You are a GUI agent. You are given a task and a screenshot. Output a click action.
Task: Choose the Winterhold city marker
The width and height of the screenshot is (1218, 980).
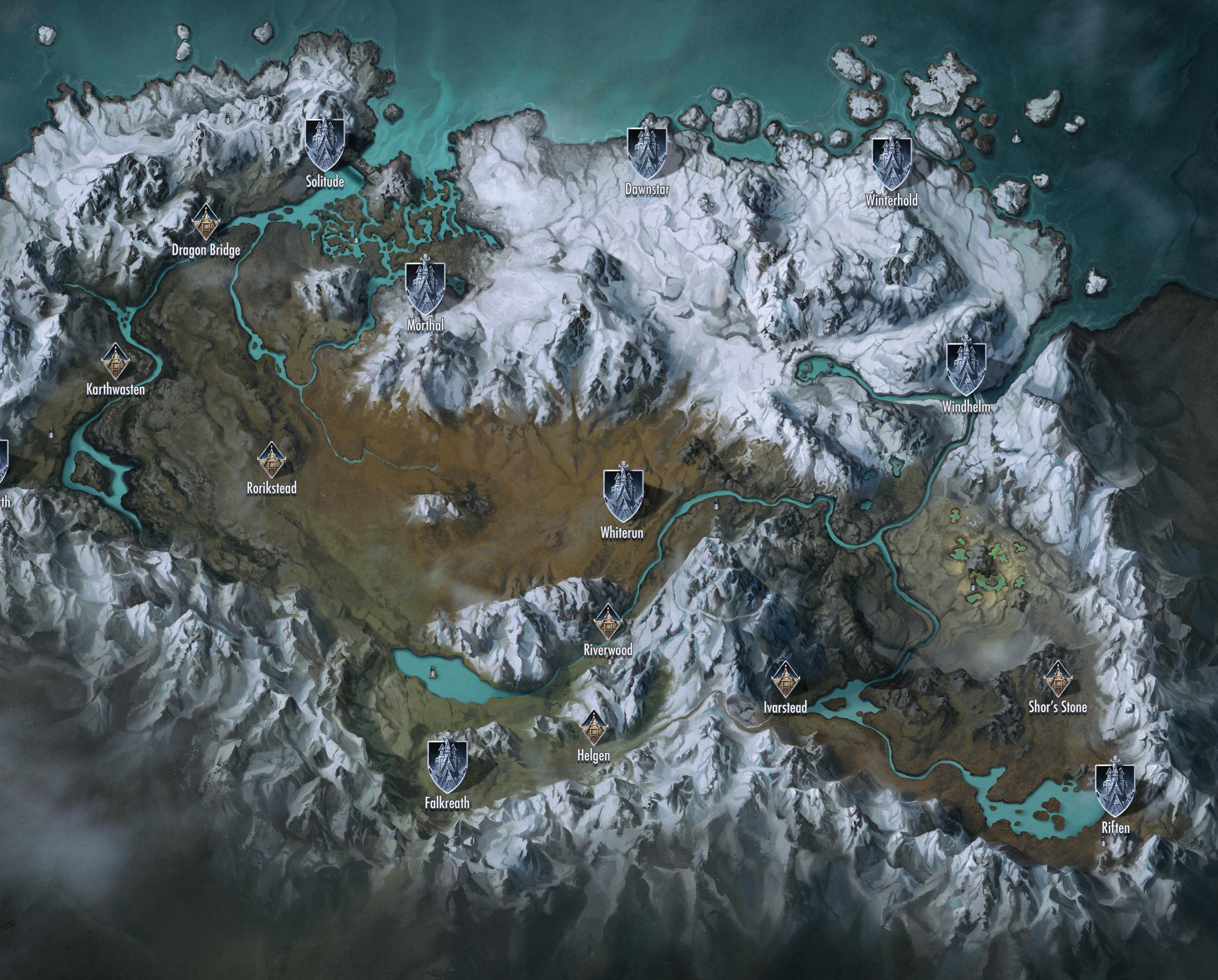[x=891, y=163]
